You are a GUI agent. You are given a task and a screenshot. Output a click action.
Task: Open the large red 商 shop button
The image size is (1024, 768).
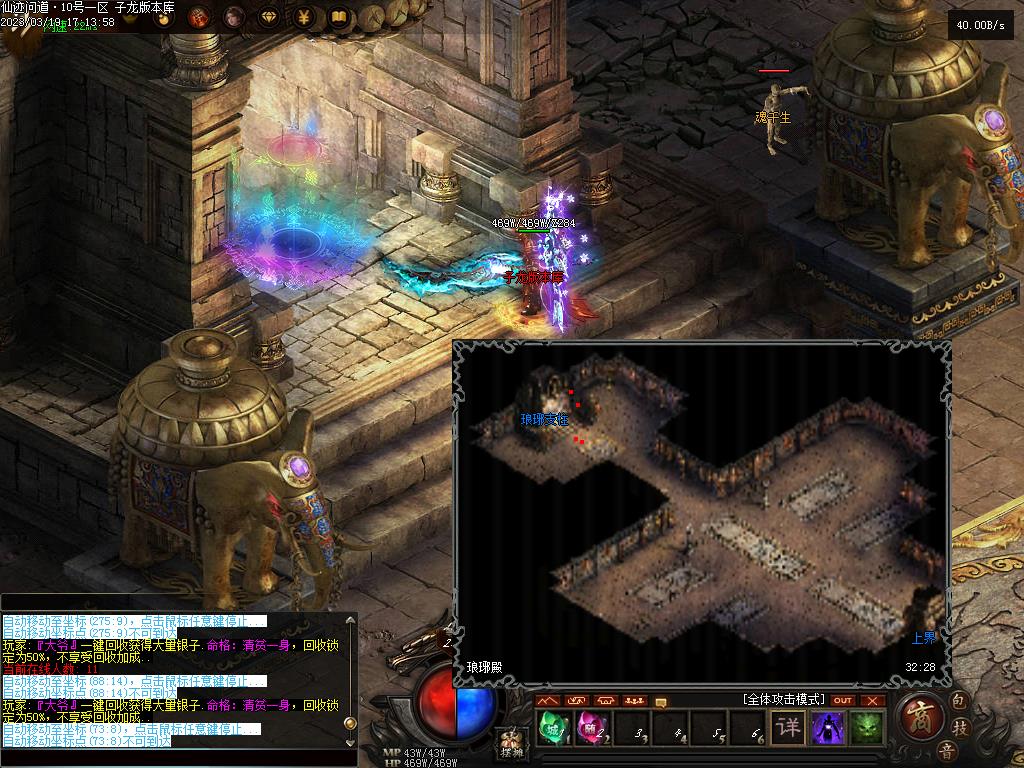coord(920,716)
